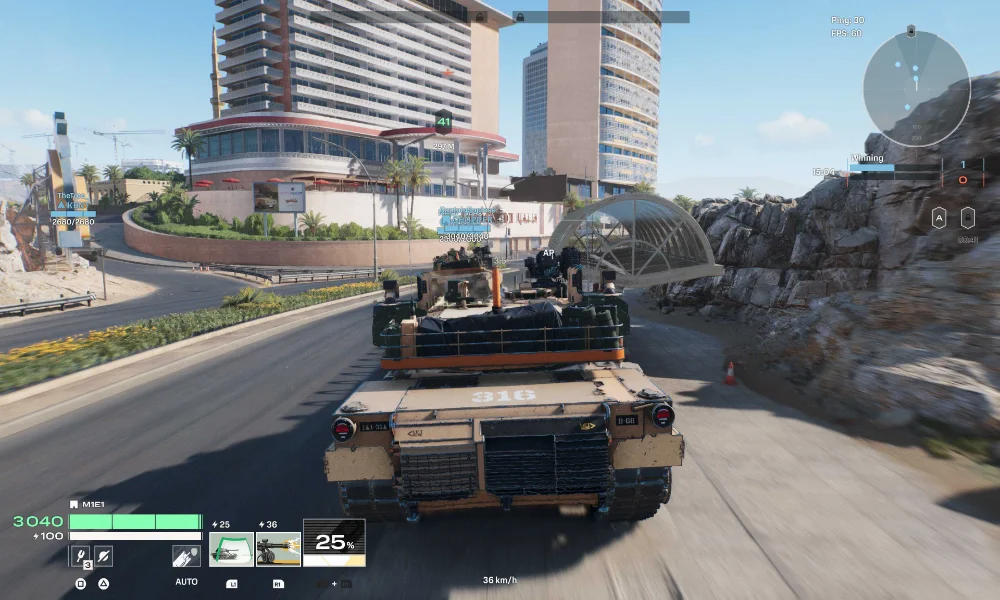Select capture point A indicator
This screenshot has height=600, width=1000.
pyautogui.click(x=939, y=217)
